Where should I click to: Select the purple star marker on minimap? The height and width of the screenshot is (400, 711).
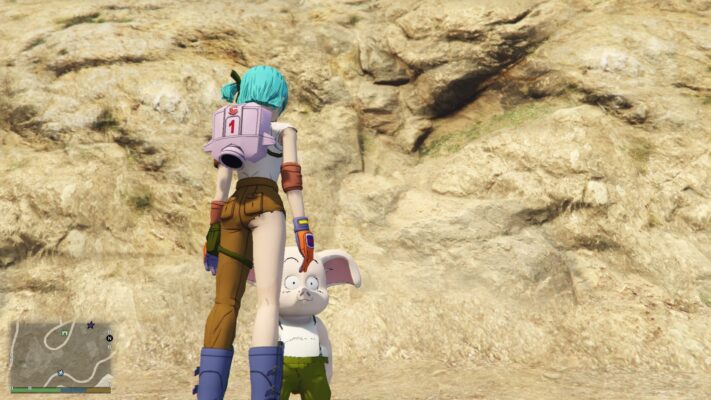(90, 325)
